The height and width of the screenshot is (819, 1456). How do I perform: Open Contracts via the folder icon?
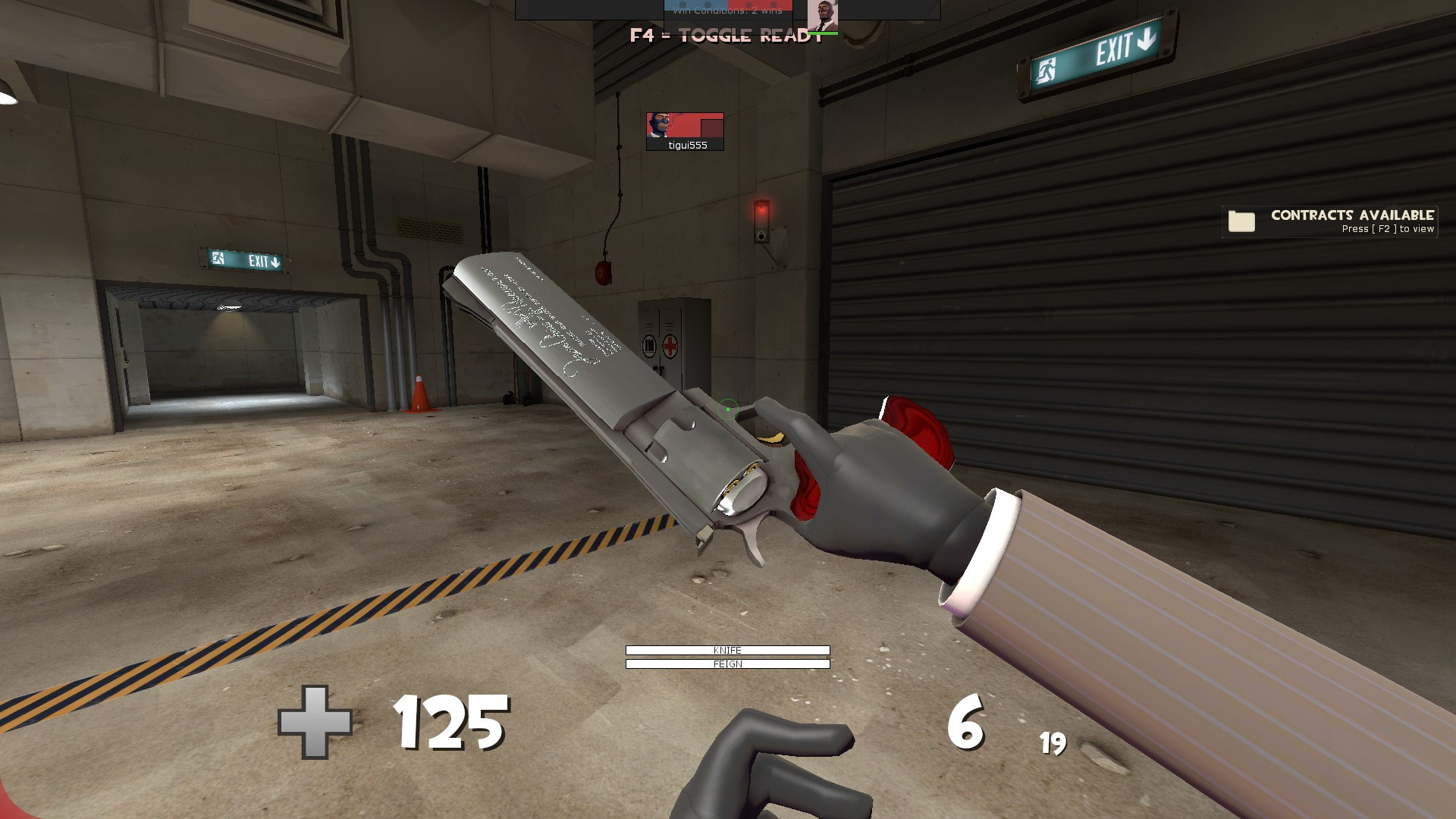[x=1241, y=221]
